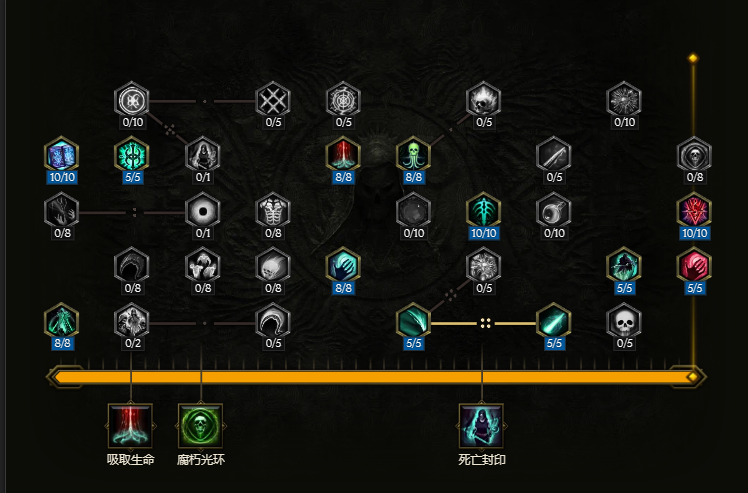Choose the green octopus skull passive node
748x493 pixels.
[x=413, y=155]
